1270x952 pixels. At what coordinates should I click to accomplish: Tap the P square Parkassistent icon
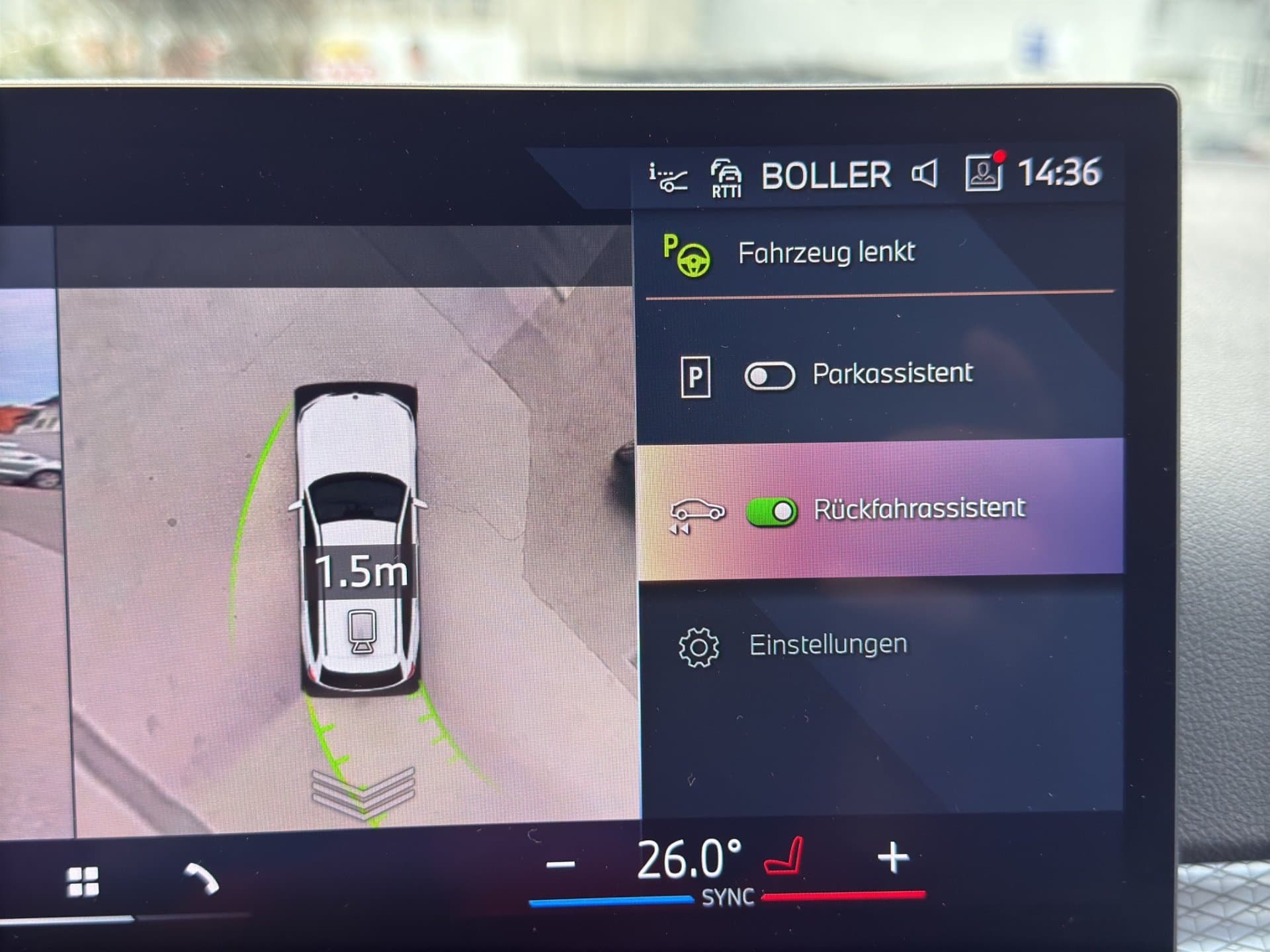(x=695, y=374)
